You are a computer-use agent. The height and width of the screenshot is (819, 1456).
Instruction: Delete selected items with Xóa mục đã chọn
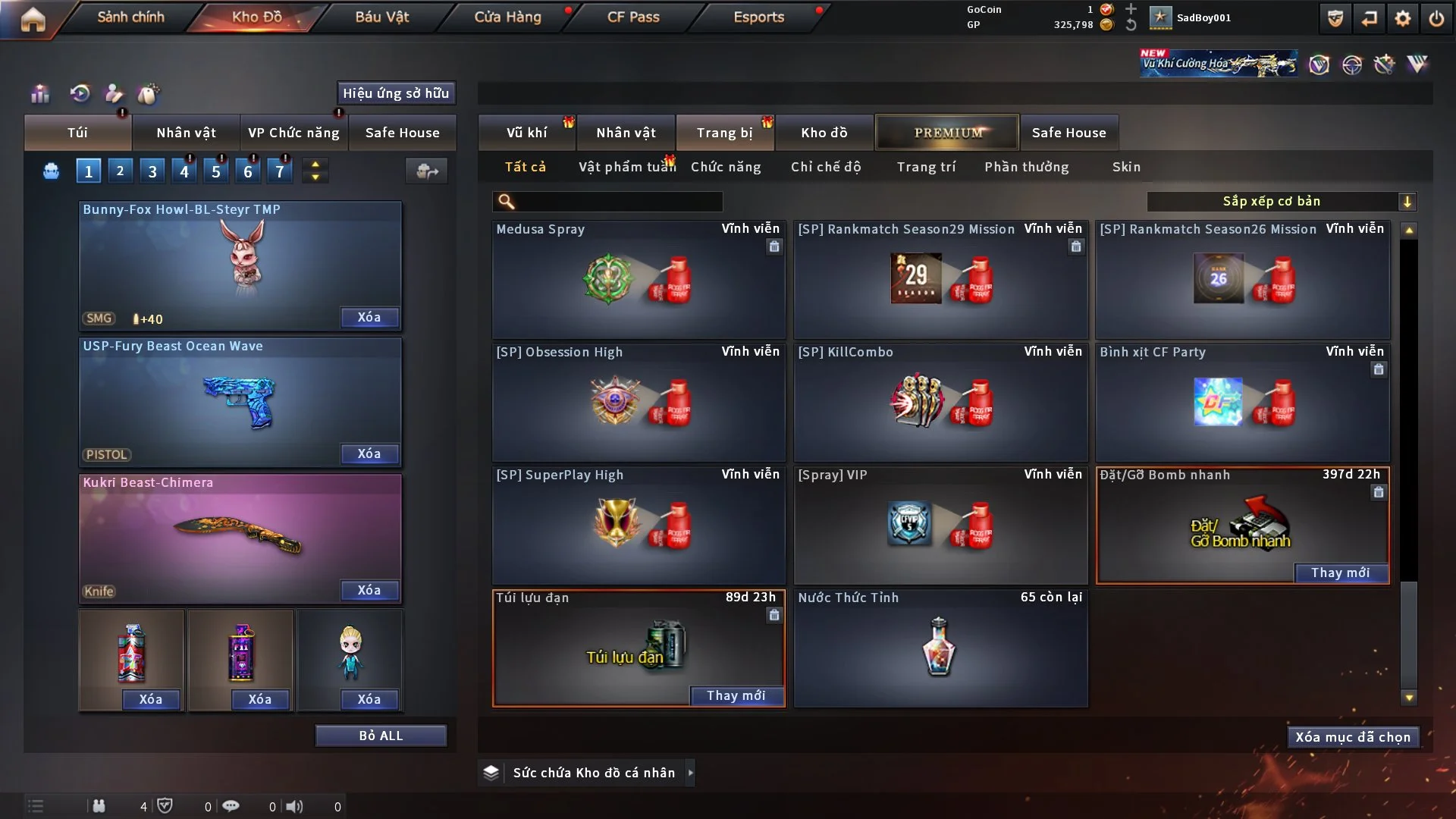(x=1352, y=737)
